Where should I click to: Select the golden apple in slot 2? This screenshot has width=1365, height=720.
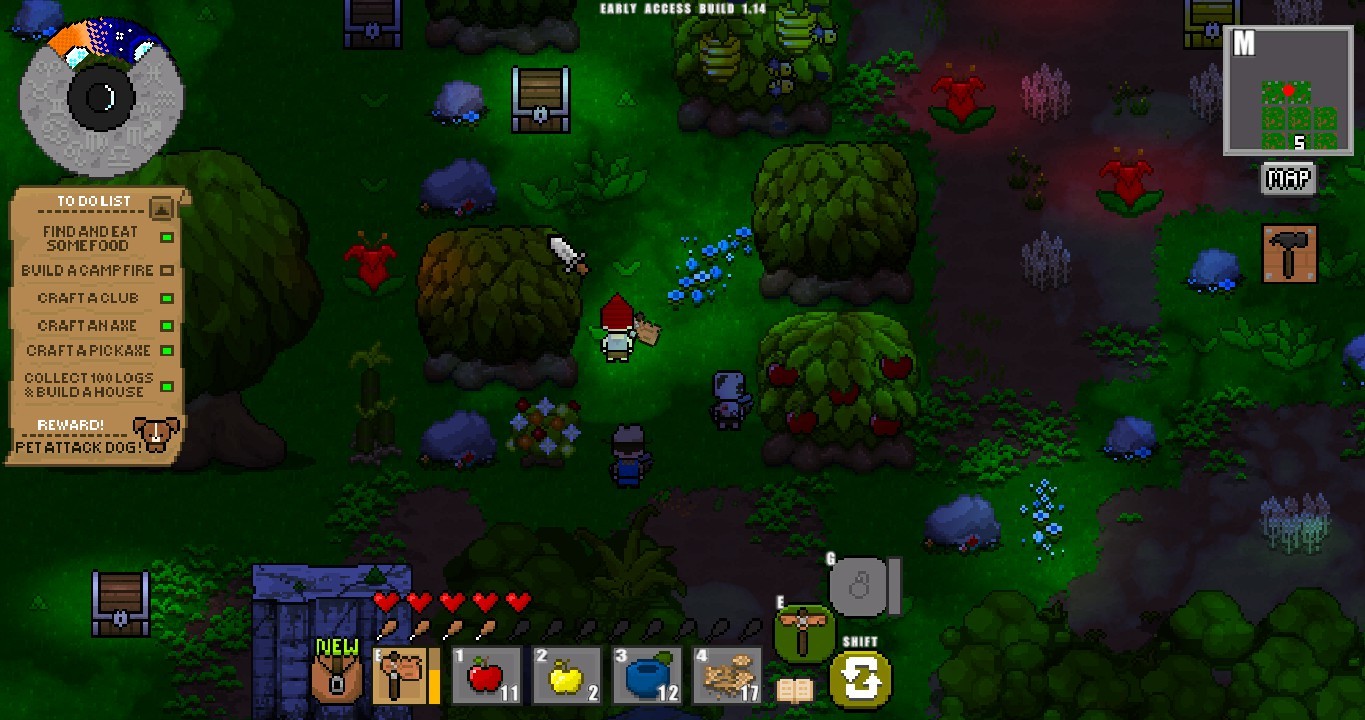[564, 675]
